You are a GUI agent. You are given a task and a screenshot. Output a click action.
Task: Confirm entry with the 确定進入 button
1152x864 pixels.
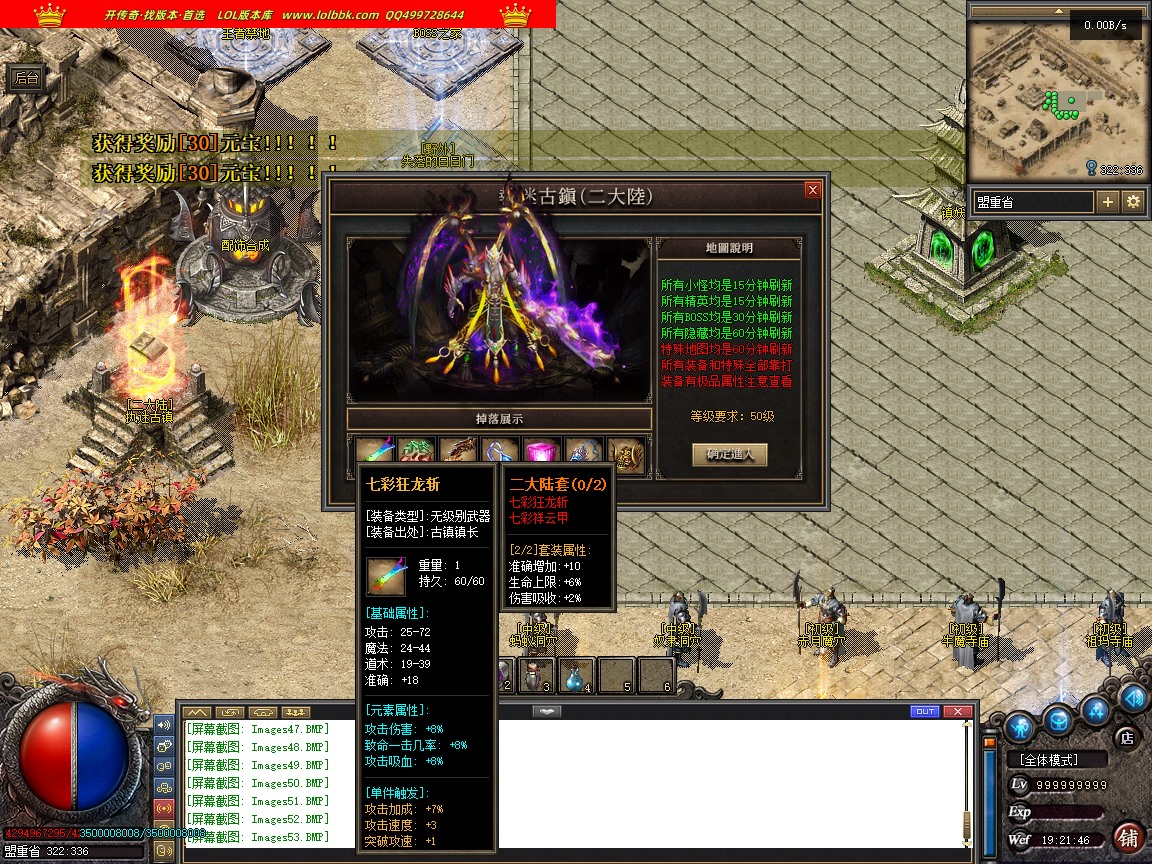click(x=730, y=454)
